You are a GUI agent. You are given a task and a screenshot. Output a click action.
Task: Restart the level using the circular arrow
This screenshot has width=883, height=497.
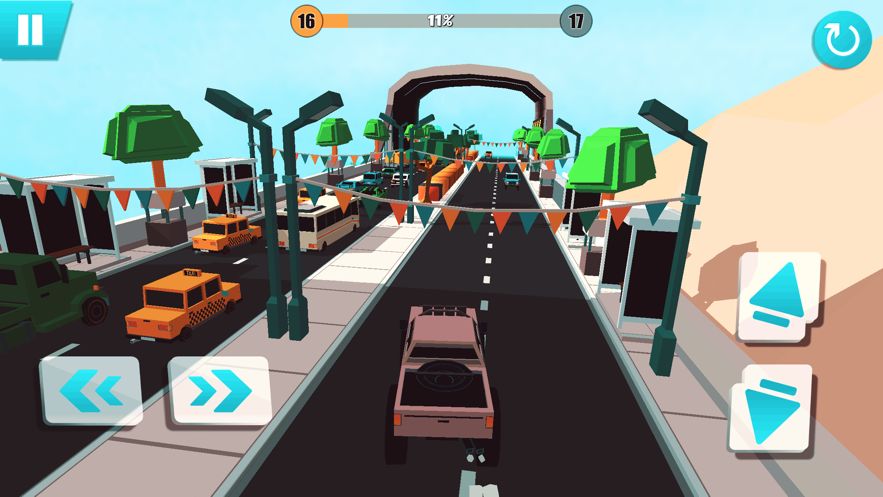(x=841, y=40)
